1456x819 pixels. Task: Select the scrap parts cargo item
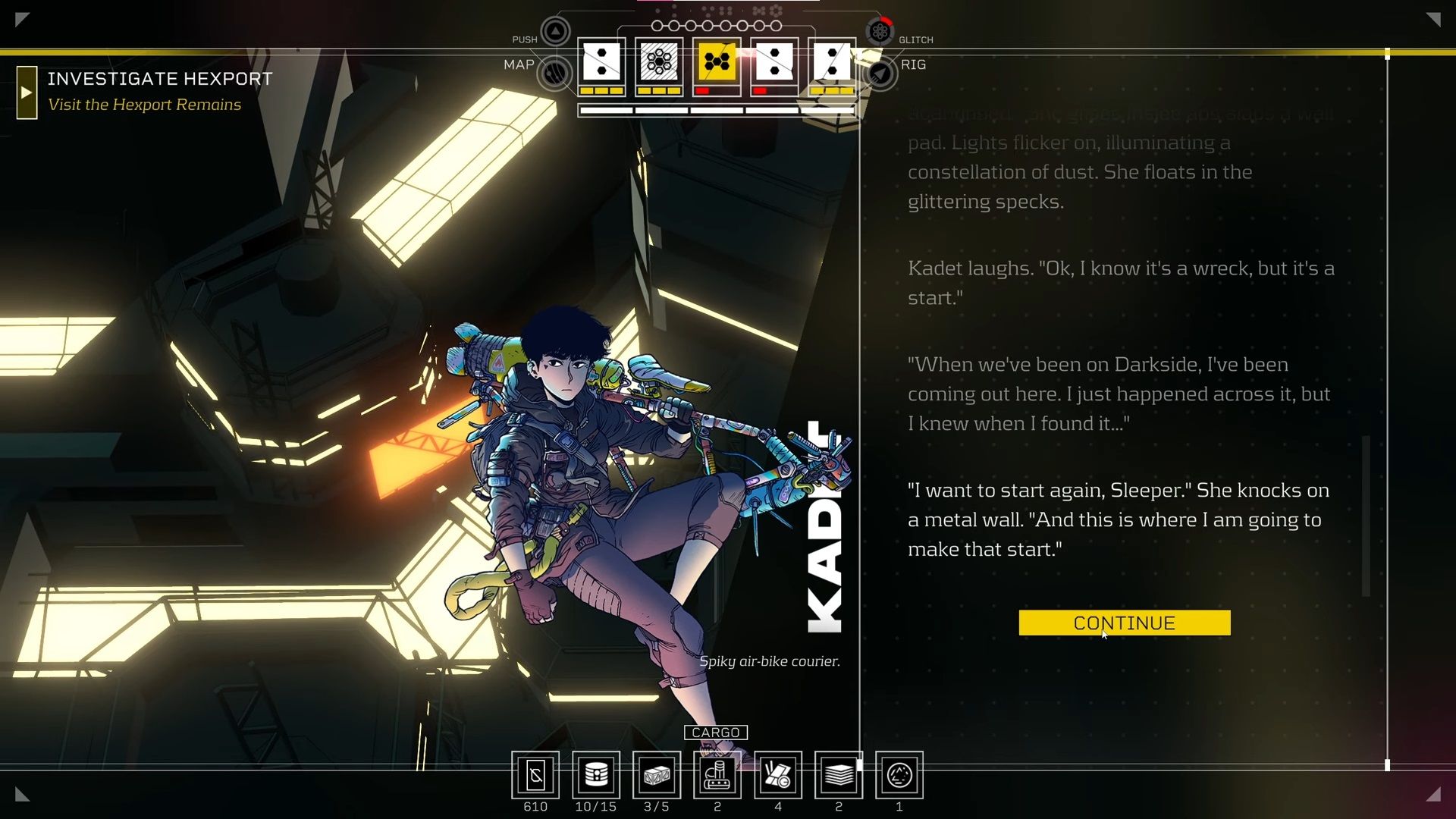[778, 775]
